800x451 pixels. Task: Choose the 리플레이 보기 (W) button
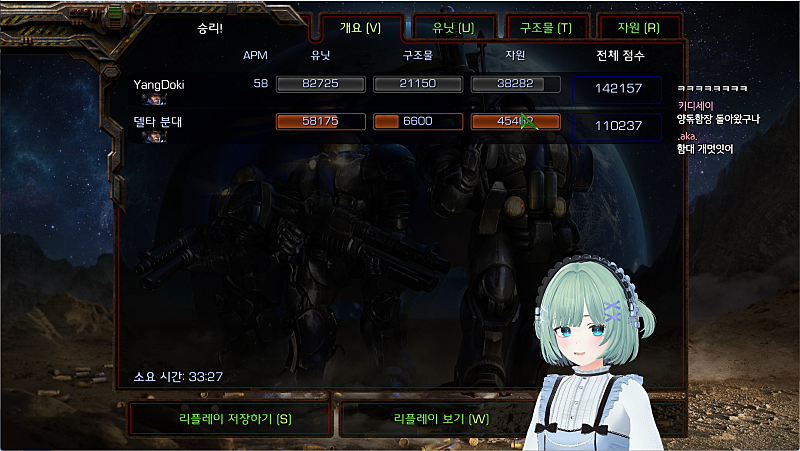(x=440, y=418)
